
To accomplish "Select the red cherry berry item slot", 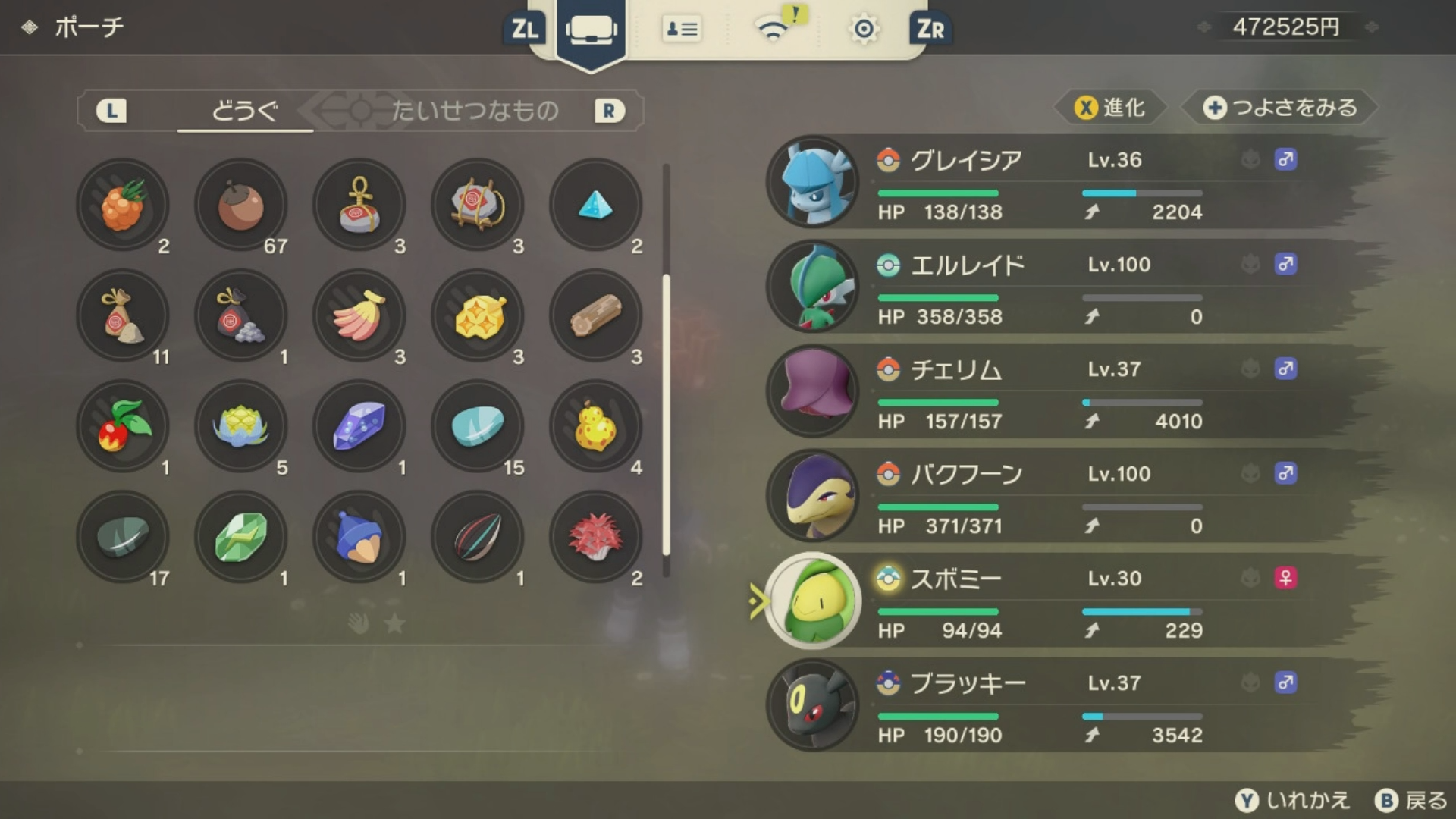I will [x=123, y=426].
